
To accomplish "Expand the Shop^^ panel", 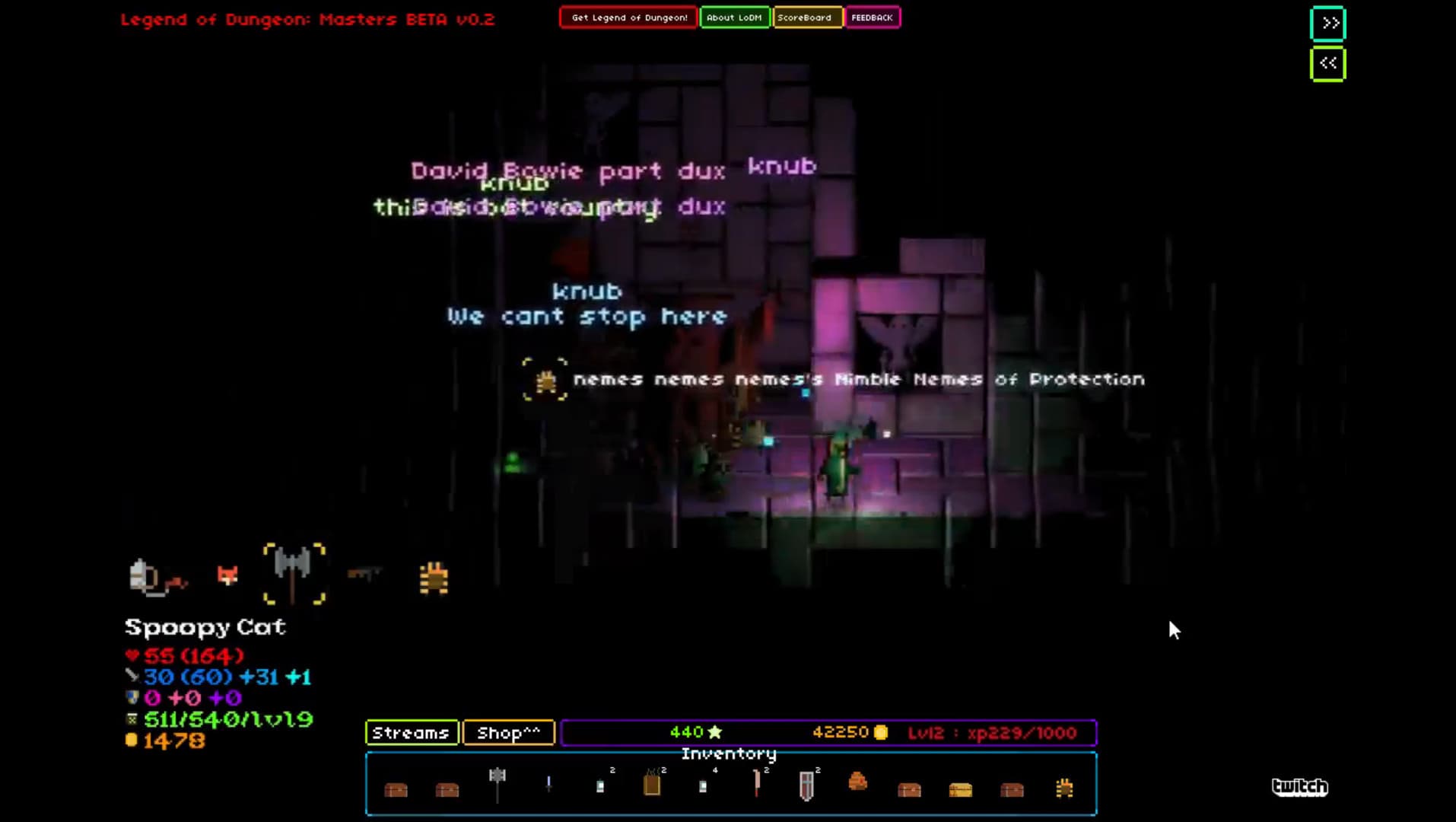I will point(508,733).
